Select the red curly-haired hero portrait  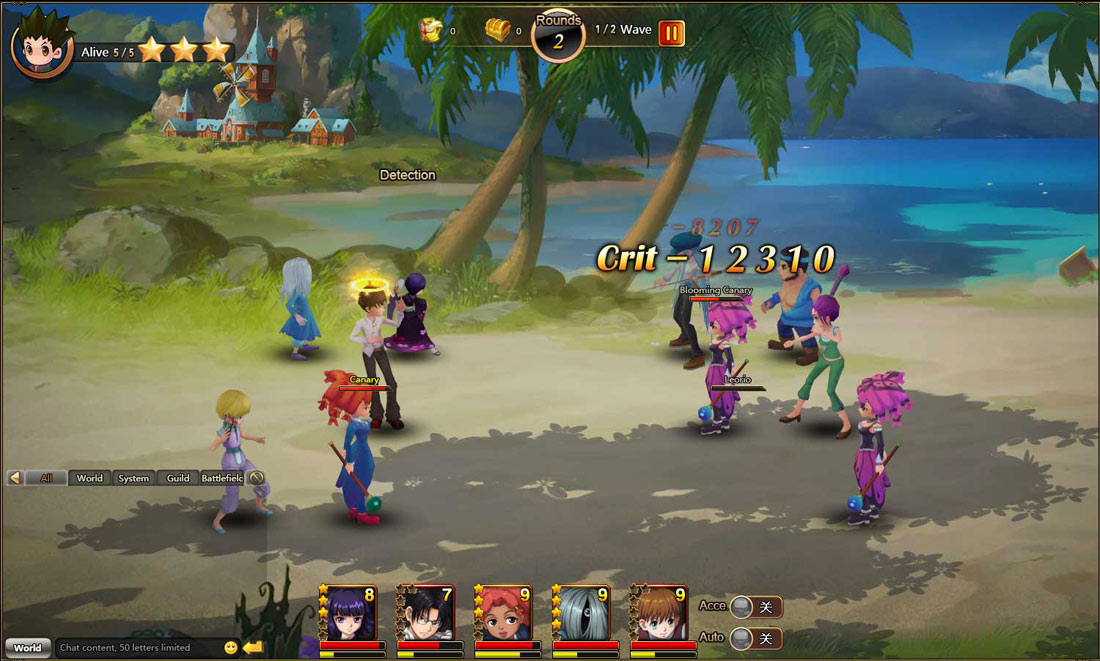(504, 613)
